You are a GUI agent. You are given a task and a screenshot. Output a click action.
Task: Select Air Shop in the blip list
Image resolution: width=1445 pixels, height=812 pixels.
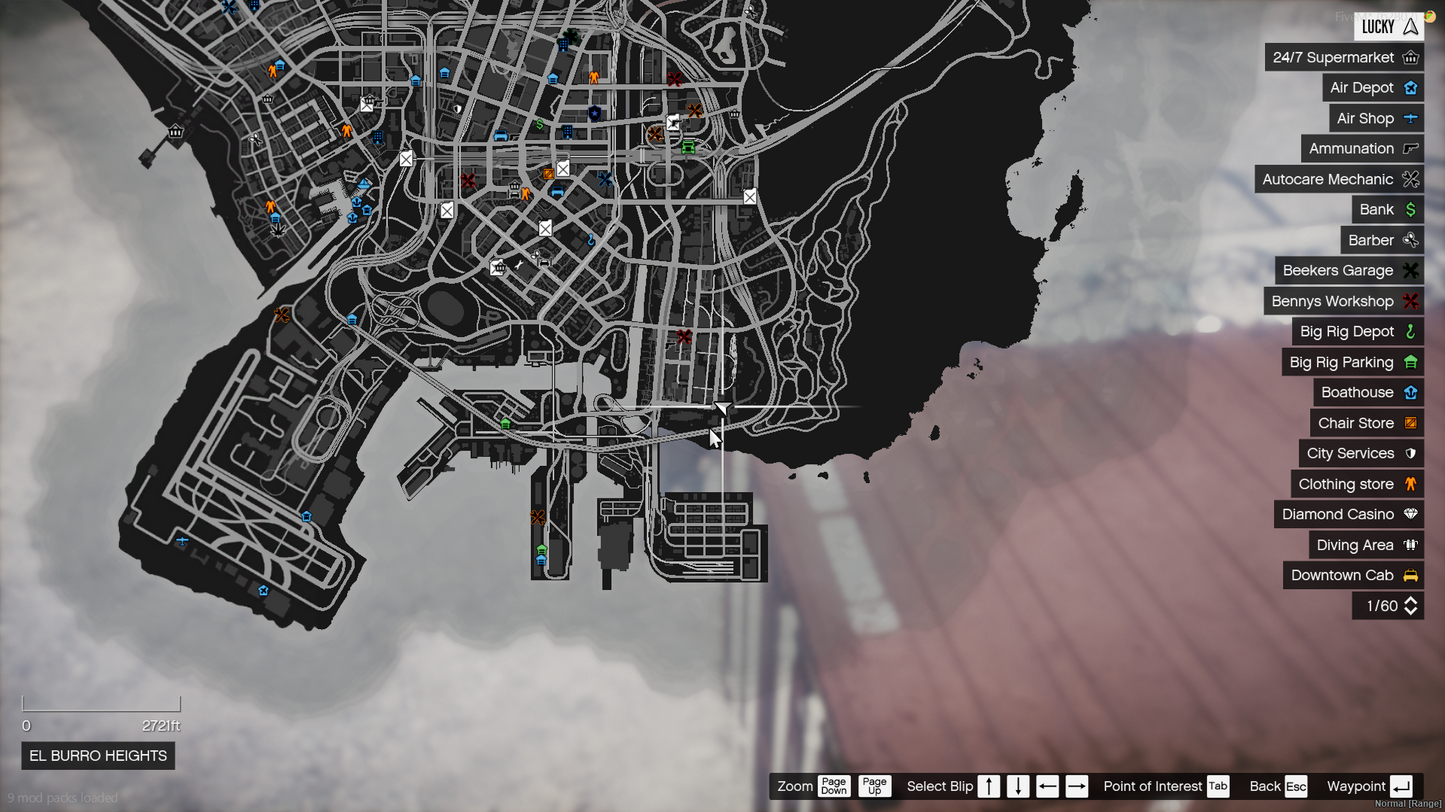pos(1376,119)
